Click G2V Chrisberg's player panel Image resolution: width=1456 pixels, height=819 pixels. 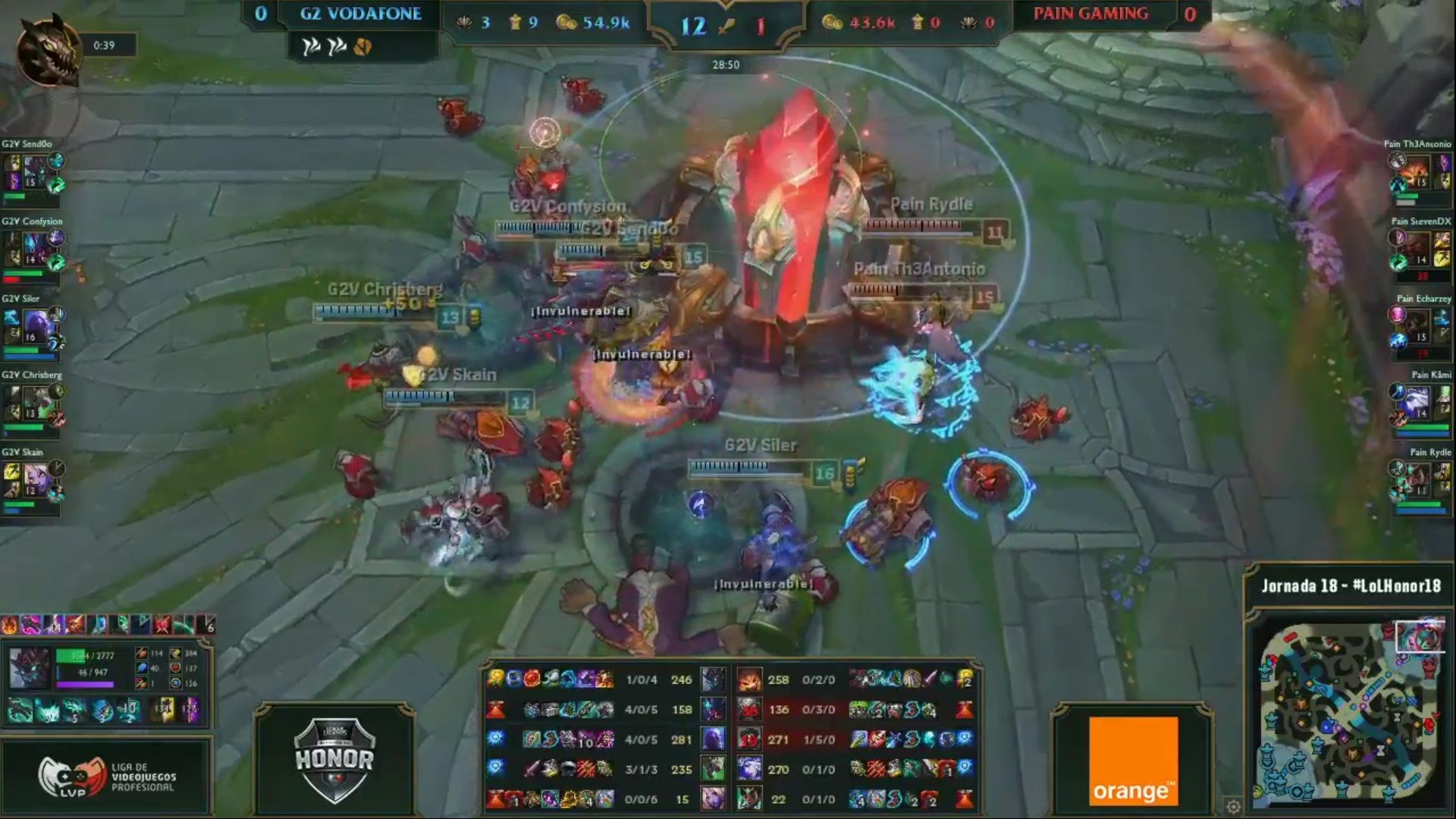(33, 404)
